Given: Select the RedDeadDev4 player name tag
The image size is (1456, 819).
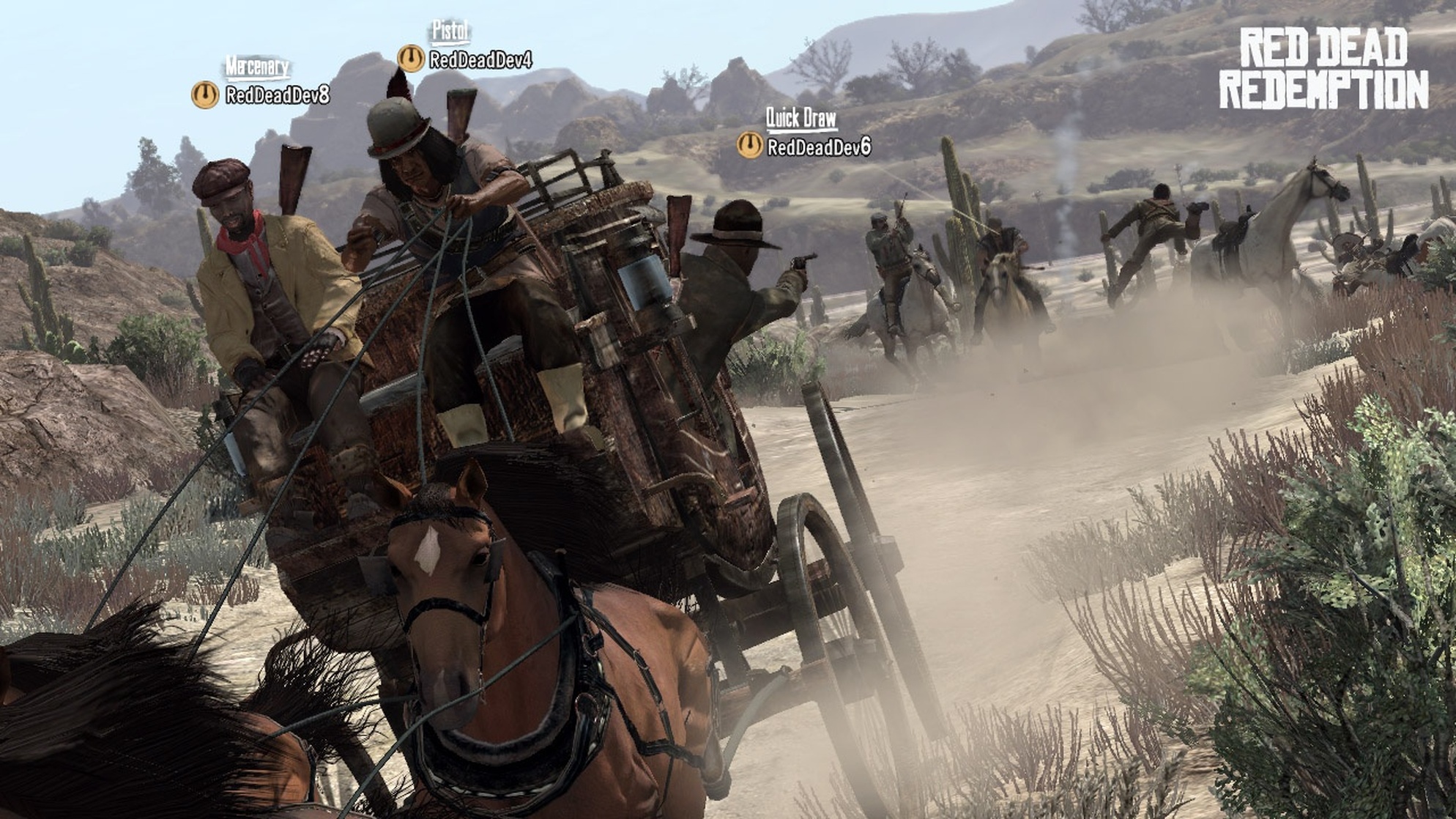Looking at the screenshot, I should tap(480, 59).
